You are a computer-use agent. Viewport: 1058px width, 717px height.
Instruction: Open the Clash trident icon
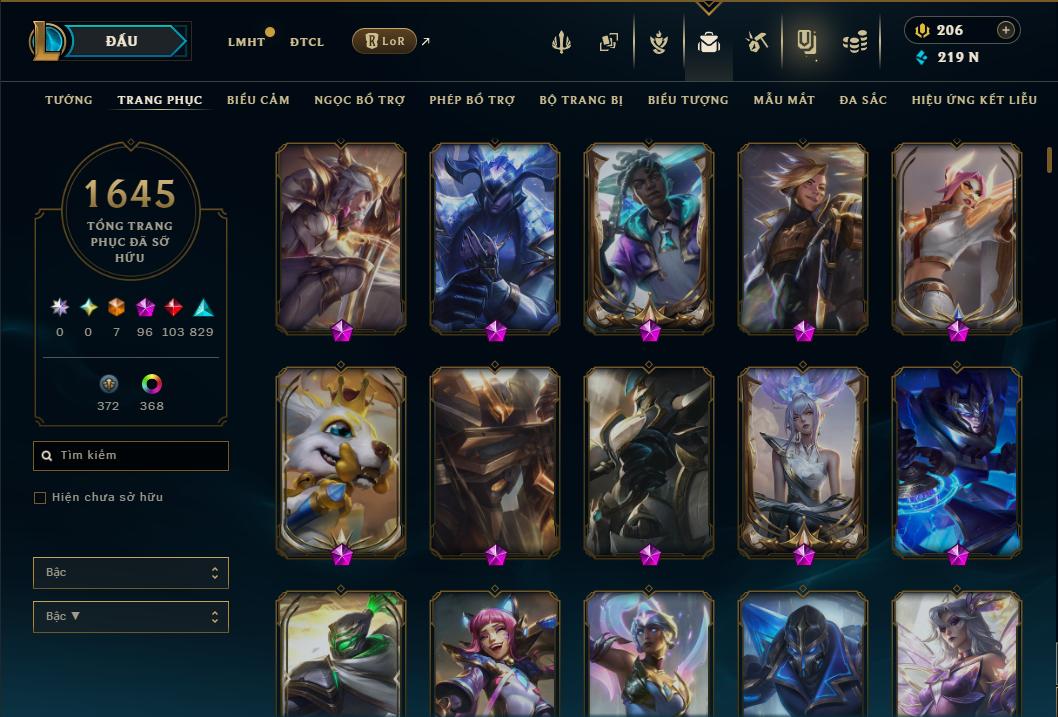point(563,42)
